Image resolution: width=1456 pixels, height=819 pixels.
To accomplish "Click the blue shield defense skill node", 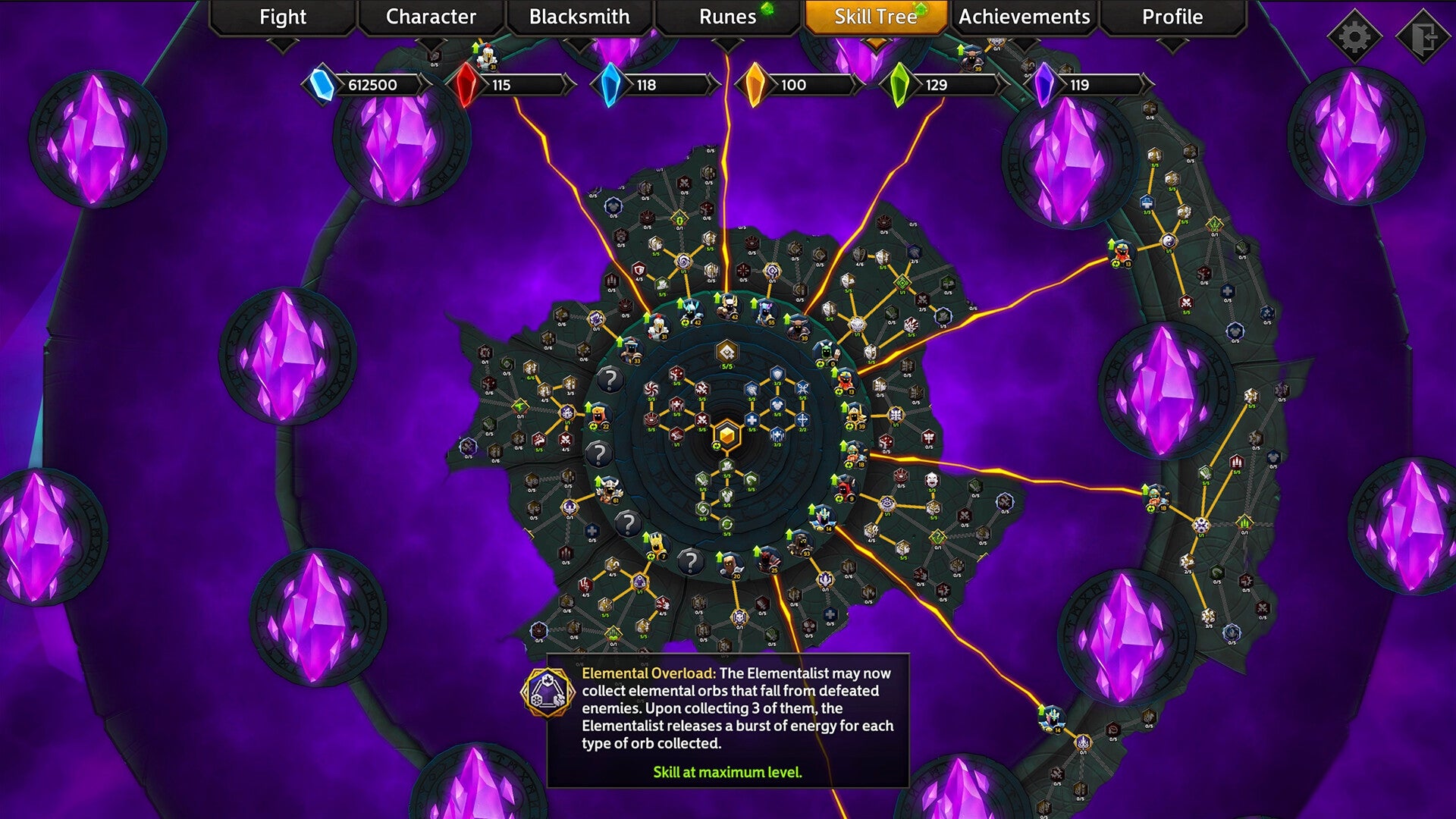I will [x=777, y=374].
